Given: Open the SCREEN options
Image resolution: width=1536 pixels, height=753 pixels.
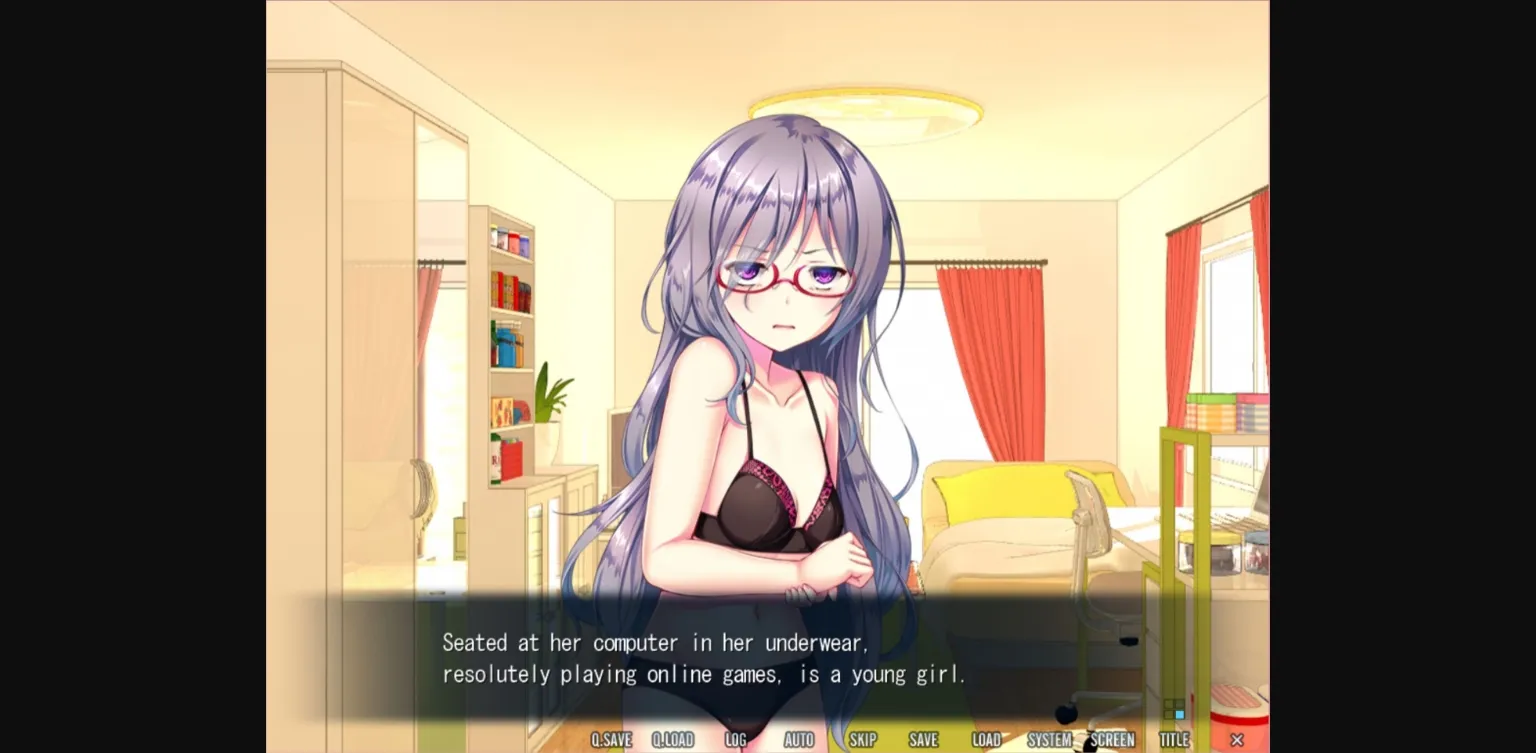Looking at the screenshot, I should (1112, 739).
